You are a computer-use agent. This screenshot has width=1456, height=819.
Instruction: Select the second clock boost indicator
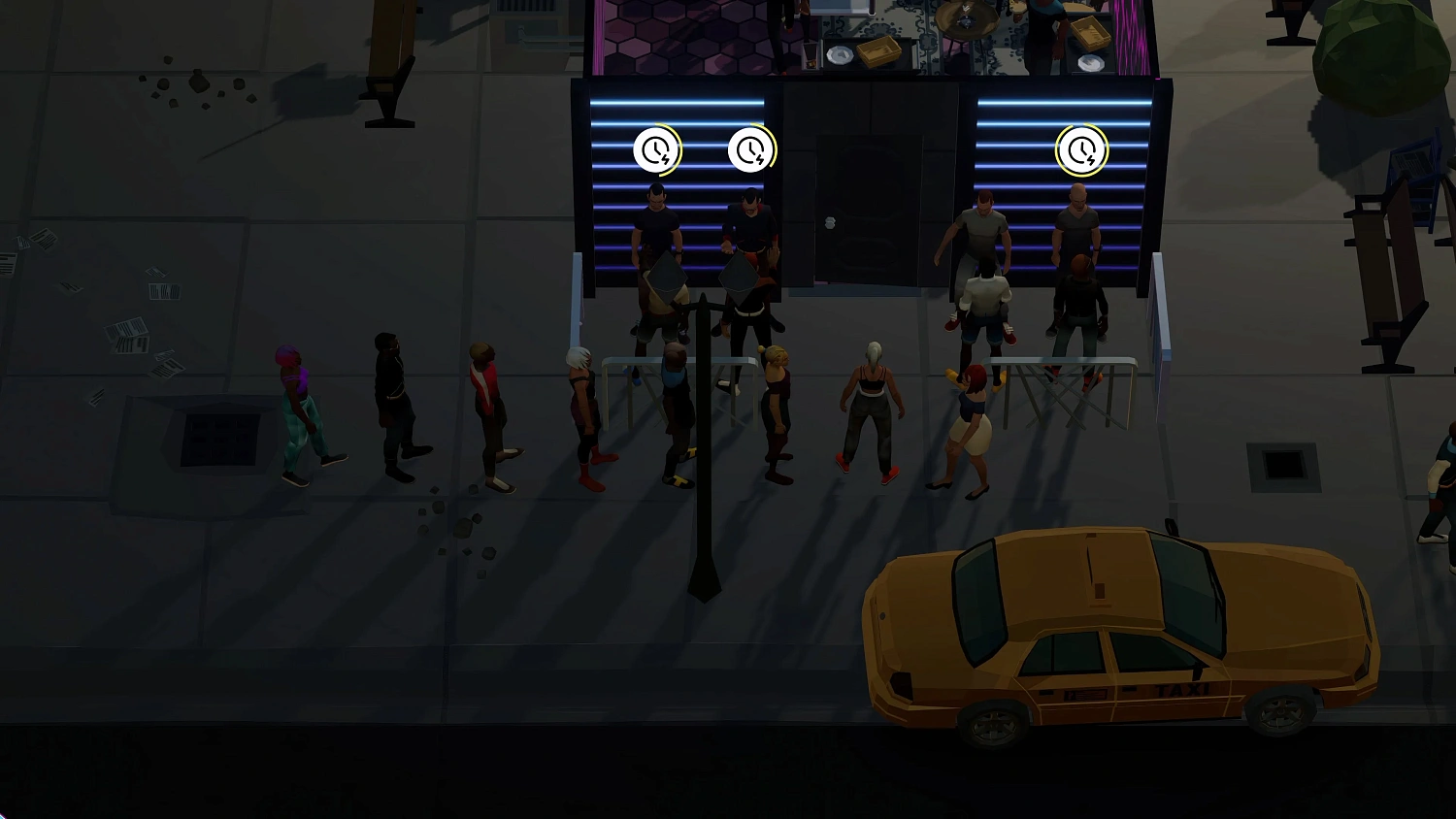click(x=752, y=150)
